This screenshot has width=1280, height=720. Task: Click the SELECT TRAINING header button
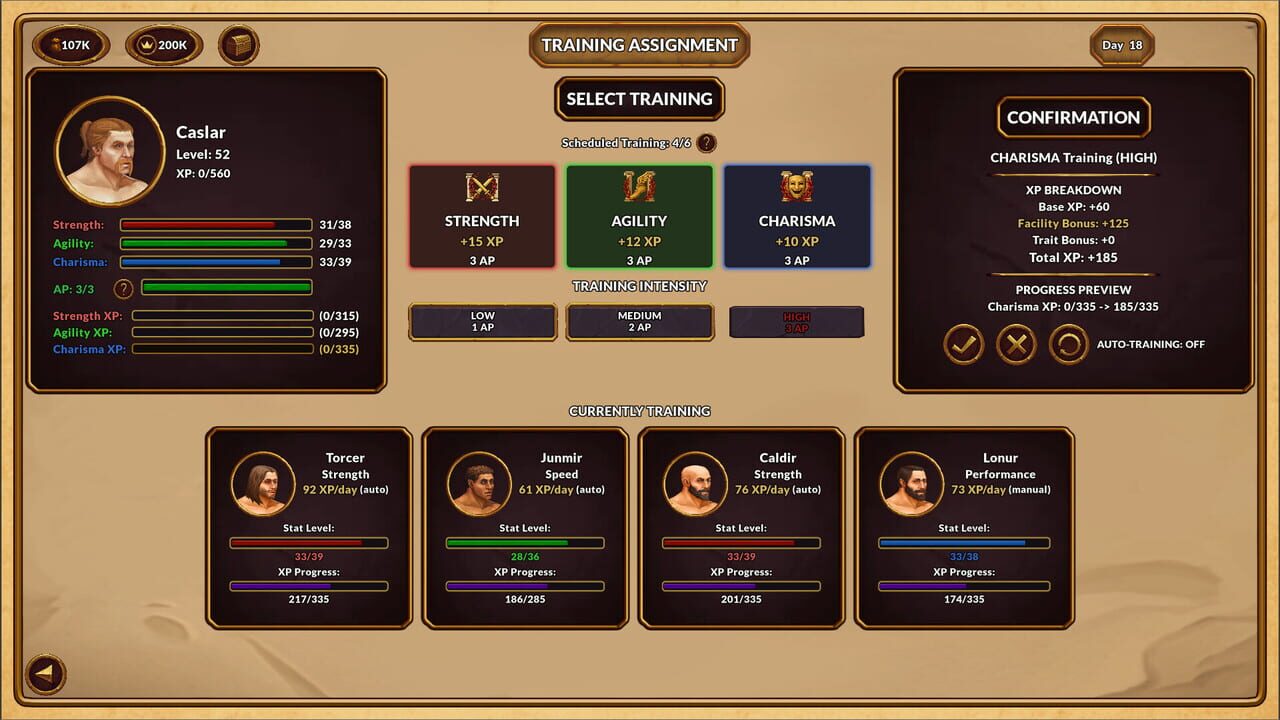639,99
